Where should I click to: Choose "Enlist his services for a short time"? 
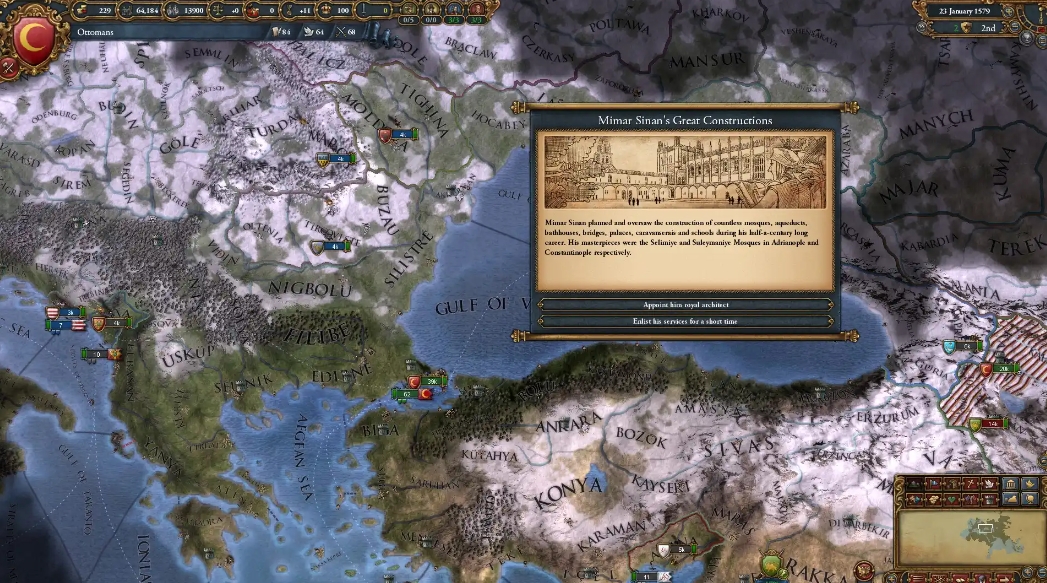[x=685, y=321]
